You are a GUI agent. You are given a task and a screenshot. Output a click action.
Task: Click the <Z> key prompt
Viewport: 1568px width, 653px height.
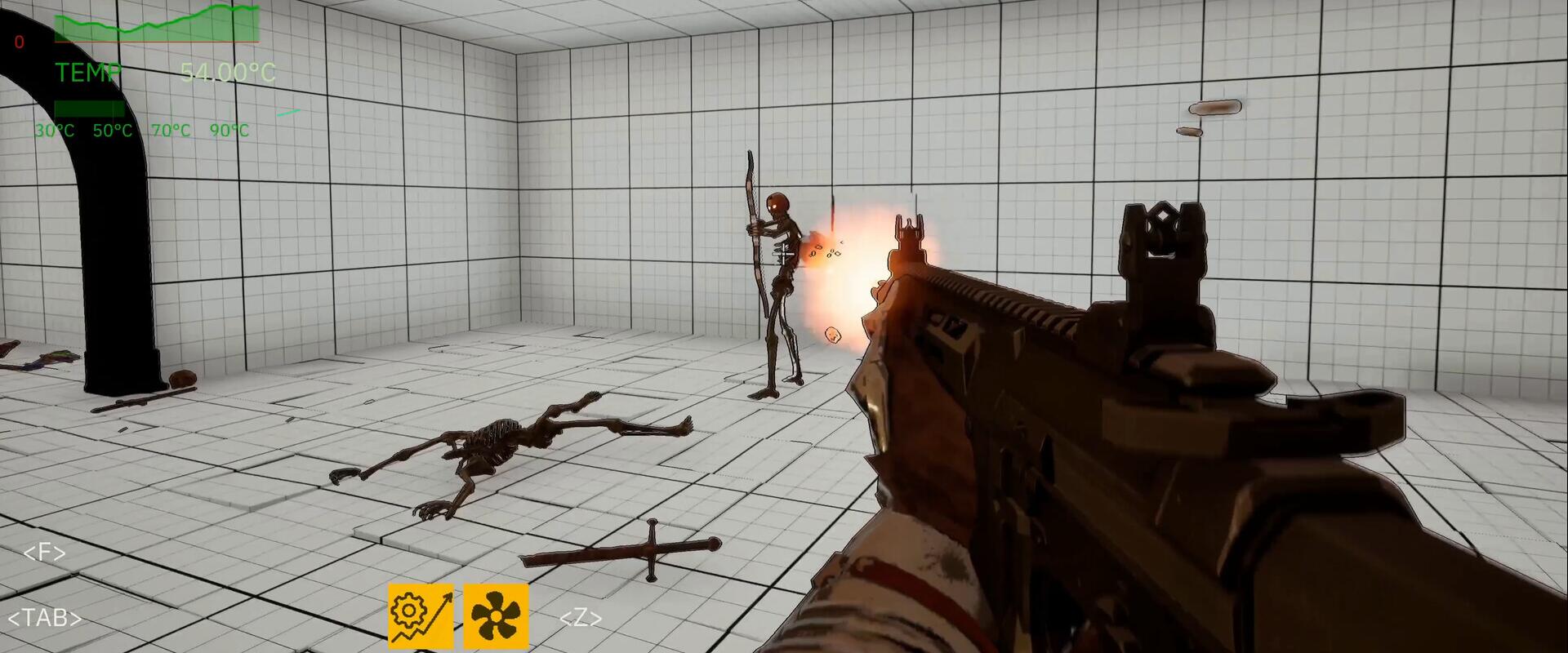click(581, 619)
